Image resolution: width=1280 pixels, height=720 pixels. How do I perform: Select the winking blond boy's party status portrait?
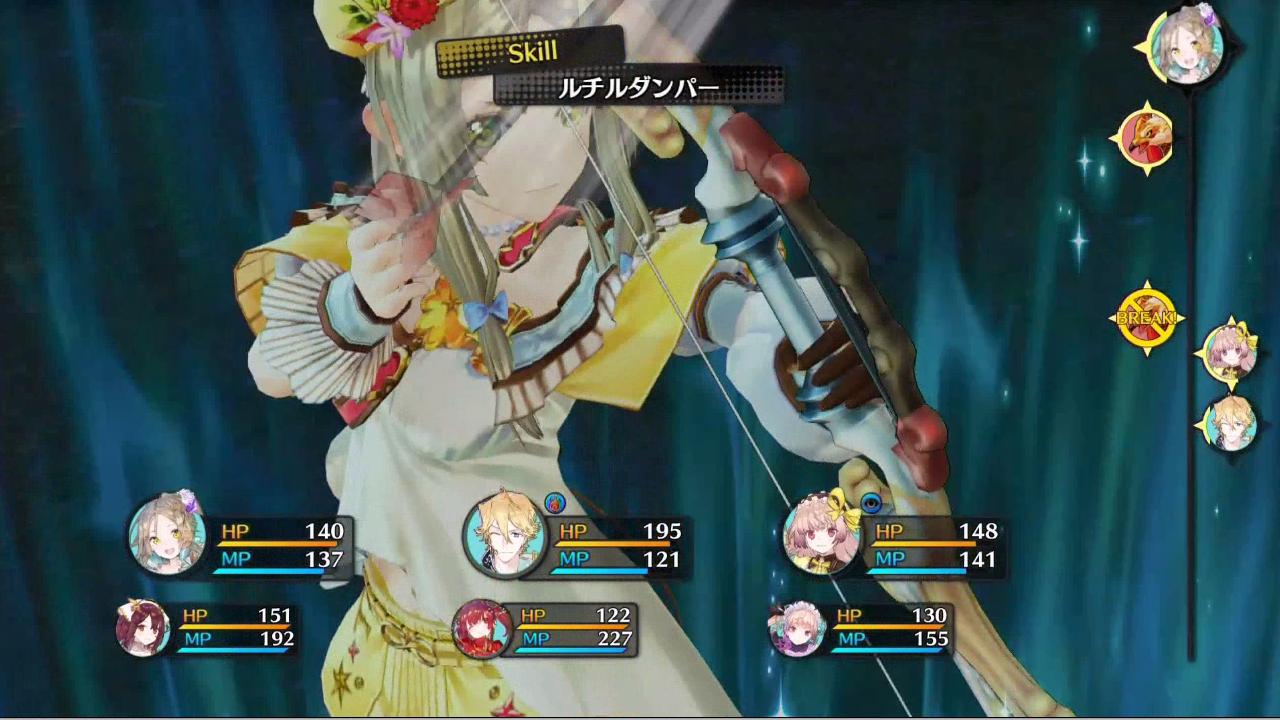pos(502,535)
